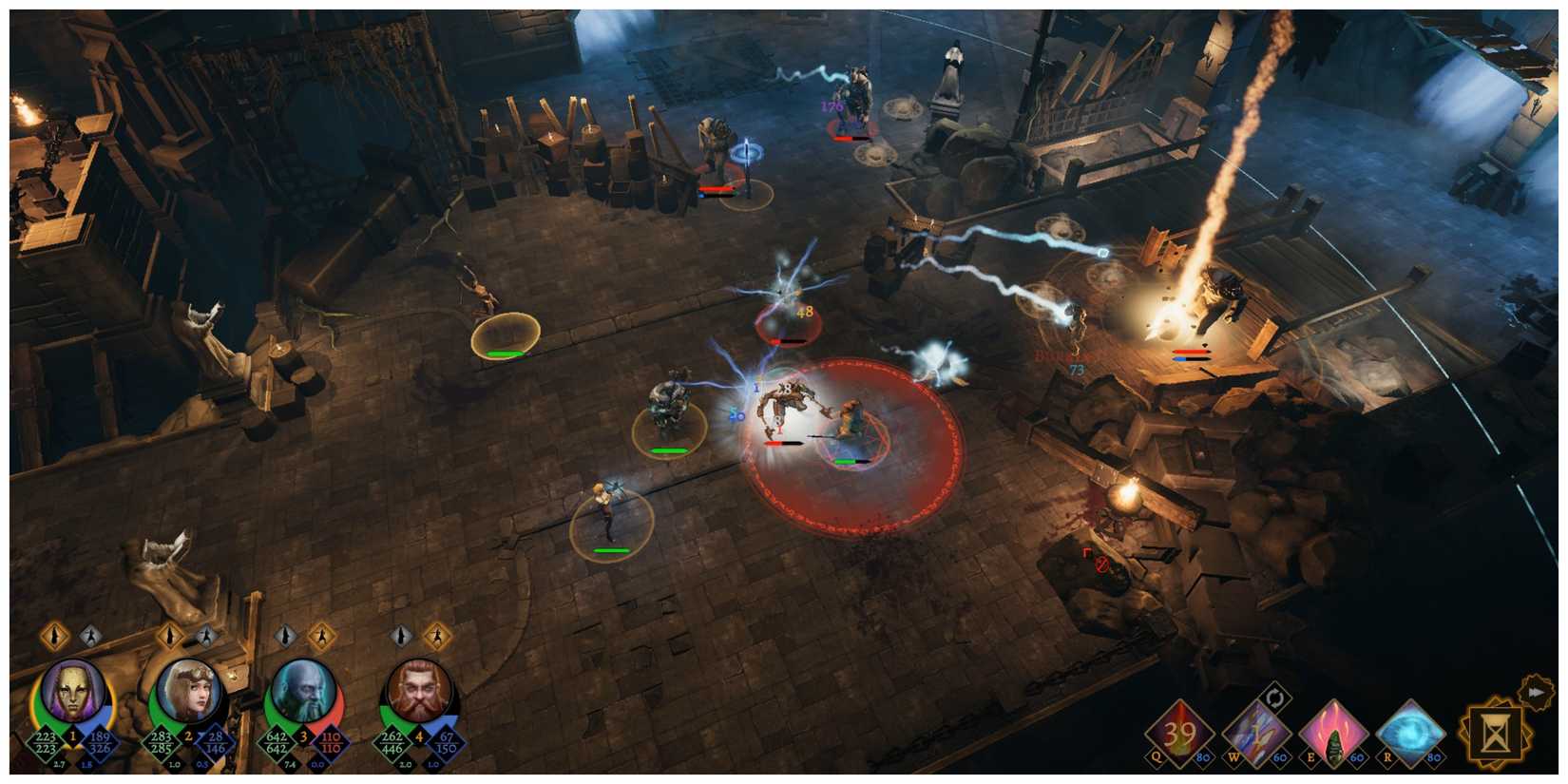Toggle the grey ranged stance above character 1
The width and height of the screenshot is (1568, 784).
click(89, 637)
